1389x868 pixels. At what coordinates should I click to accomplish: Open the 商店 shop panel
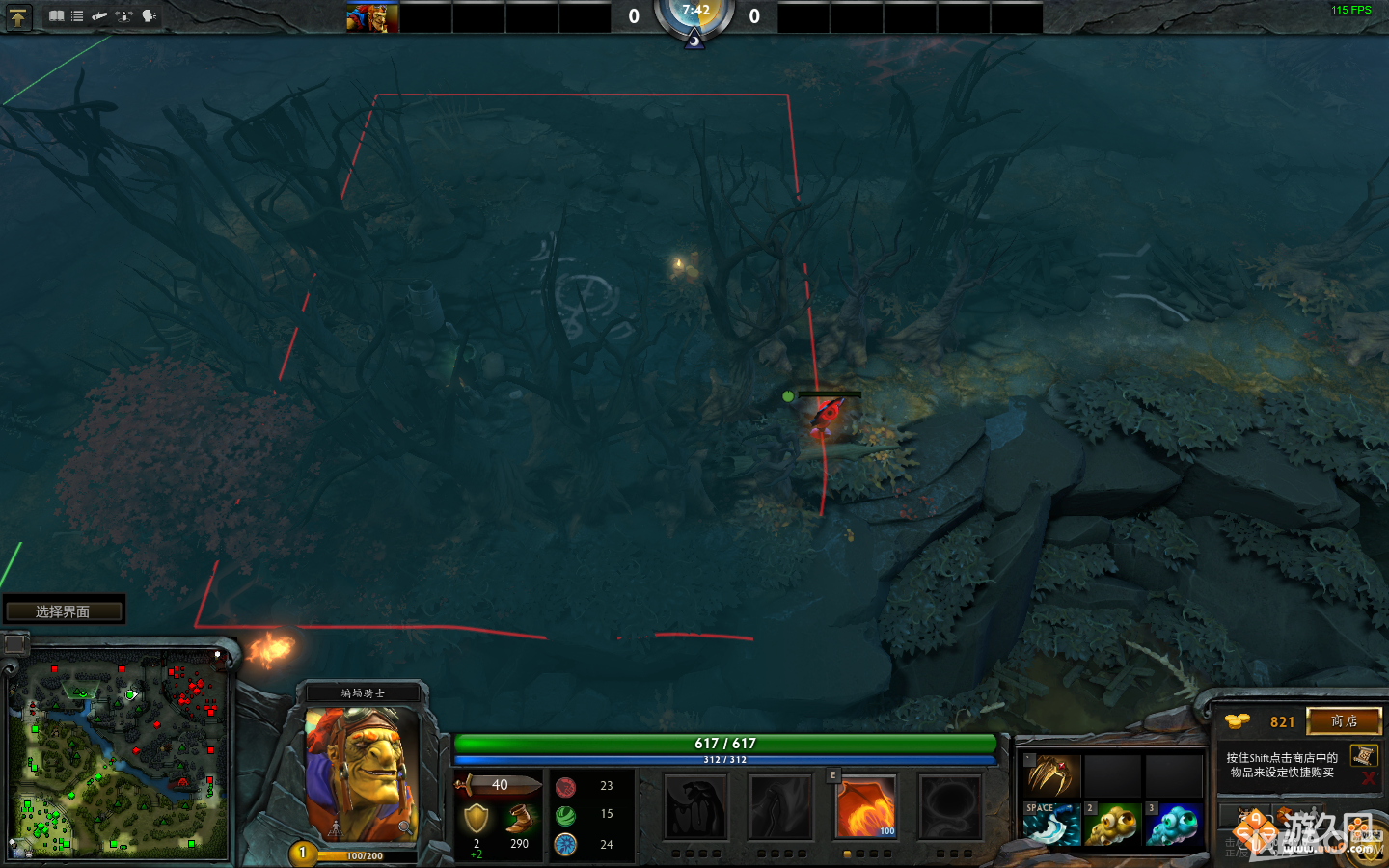click(x=1345, y=721)
